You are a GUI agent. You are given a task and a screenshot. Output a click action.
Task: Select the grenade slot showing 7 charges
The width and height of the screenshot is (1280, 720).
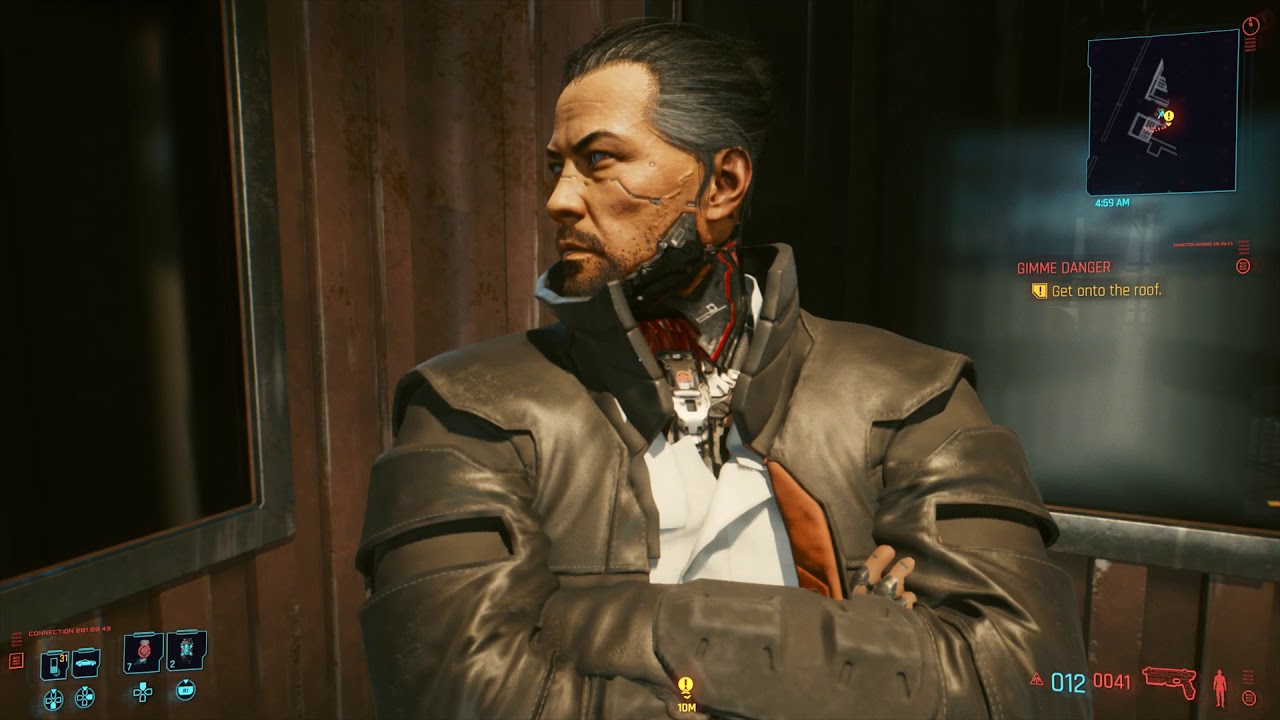tap(143, 651)
